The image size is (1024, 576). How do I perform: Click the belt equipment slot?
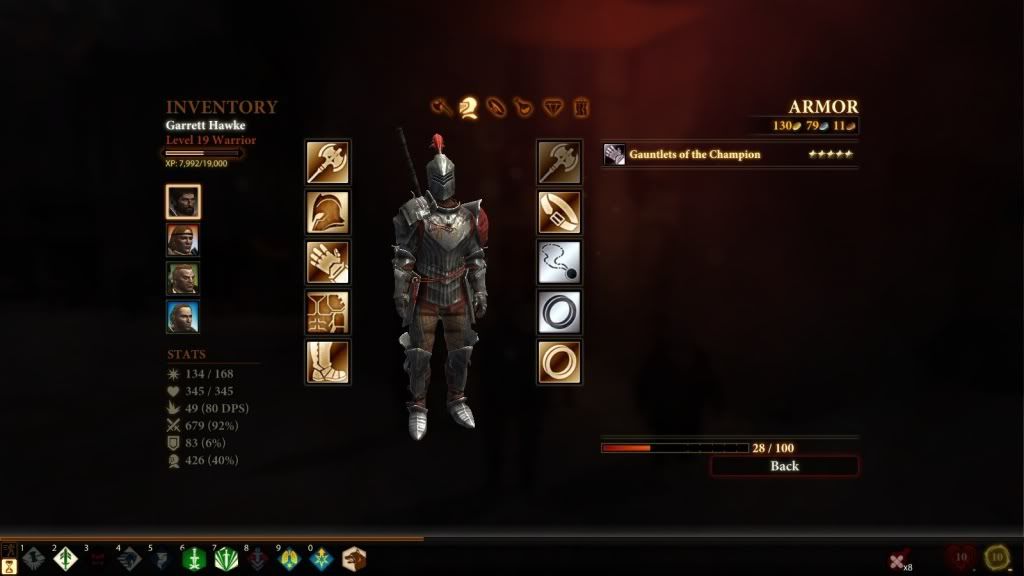point(559,212)
